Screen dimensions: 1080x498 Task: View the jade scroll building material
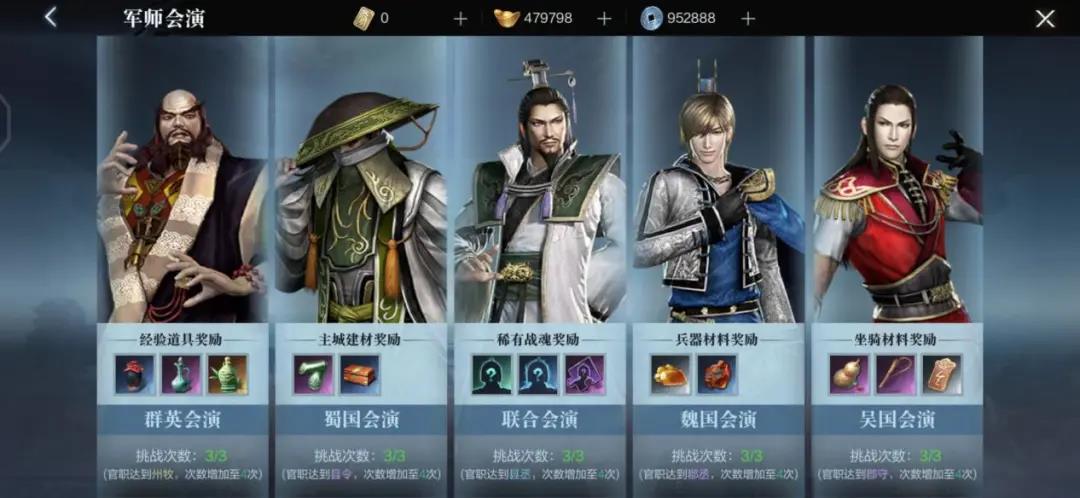313,374
